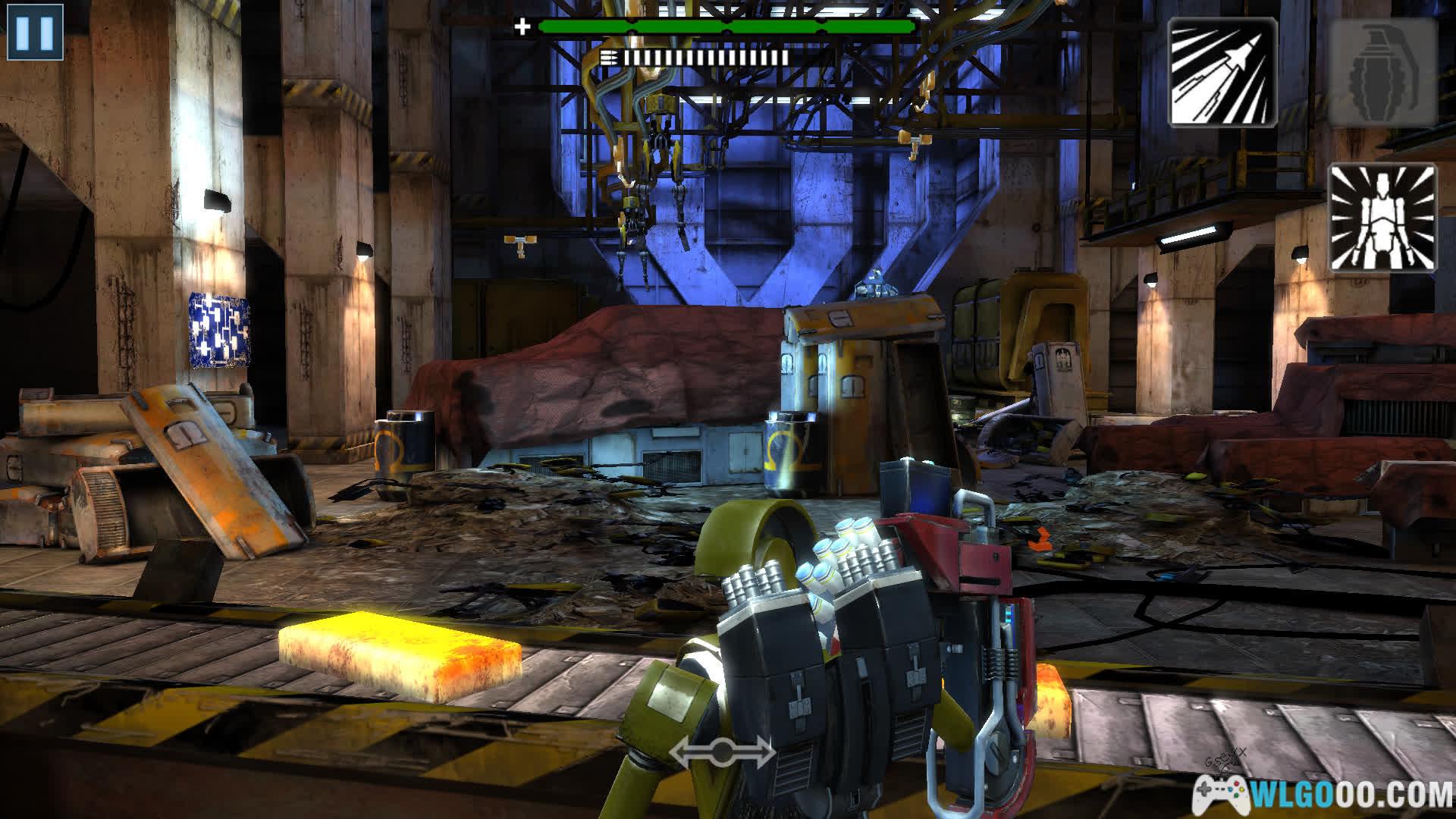Activate the robot soldier special ability
The height and width of the screenshot is (819, 1456).
point(1382,218)
